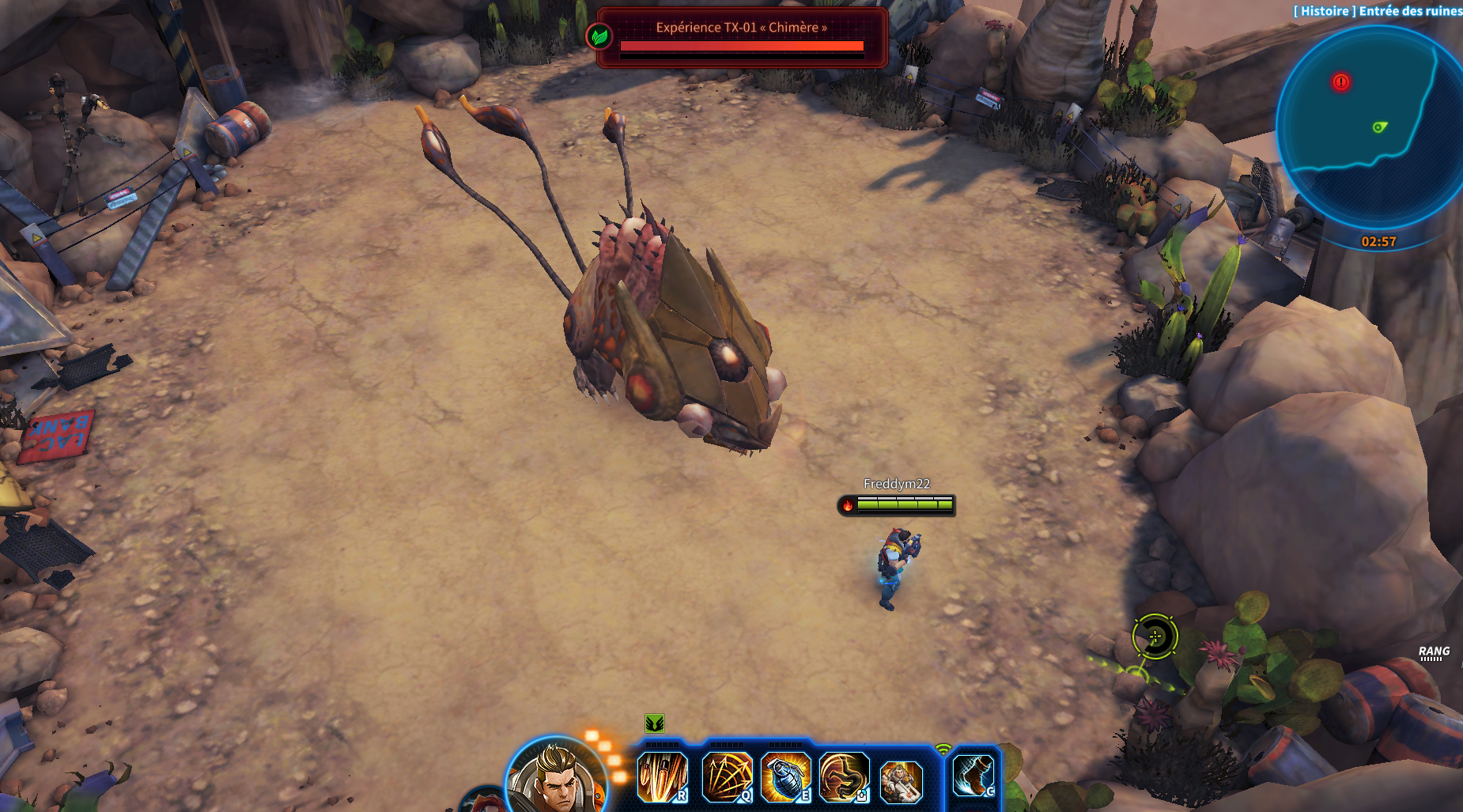This screenshot has height=812, width=1463.
Task: Select the gunner character skill icon
Action: point(902,780)
